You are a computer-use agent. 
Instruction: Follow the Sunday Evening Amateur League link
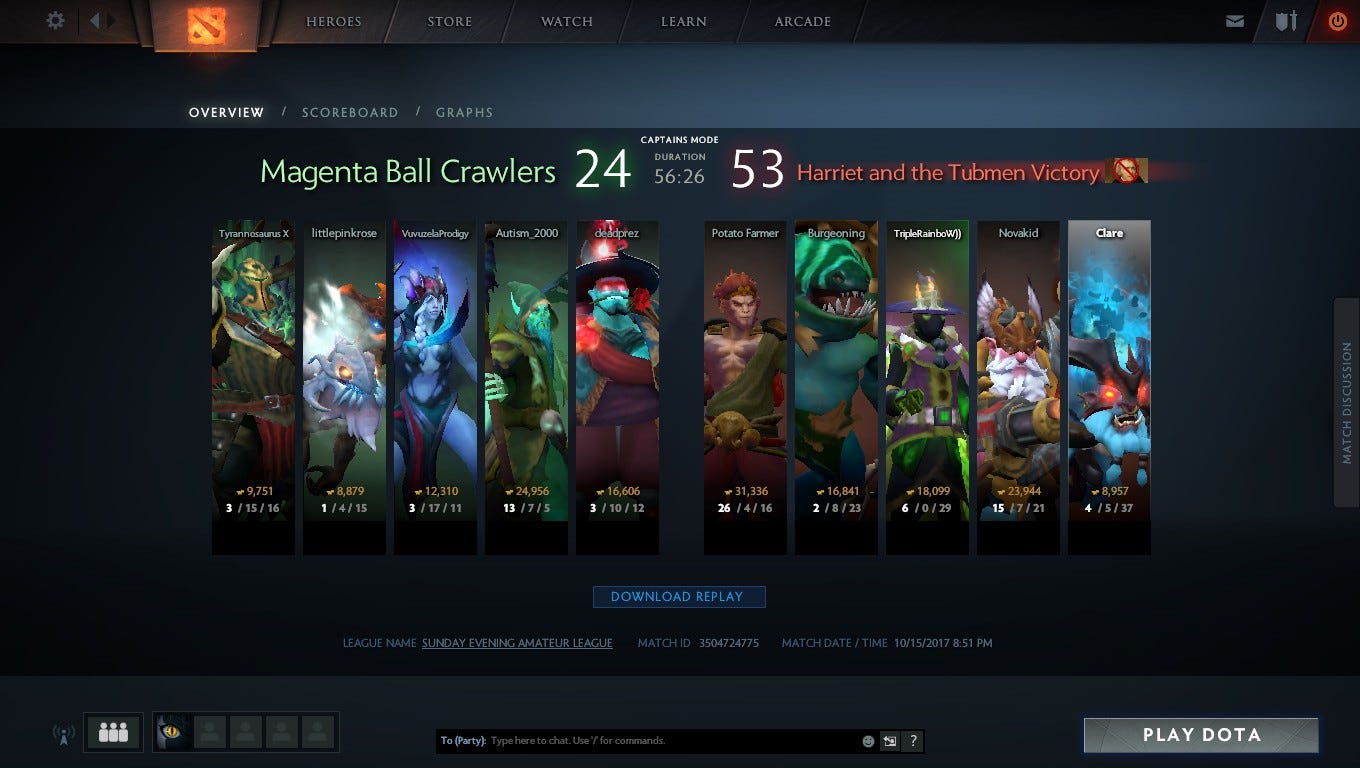(517, 643)
